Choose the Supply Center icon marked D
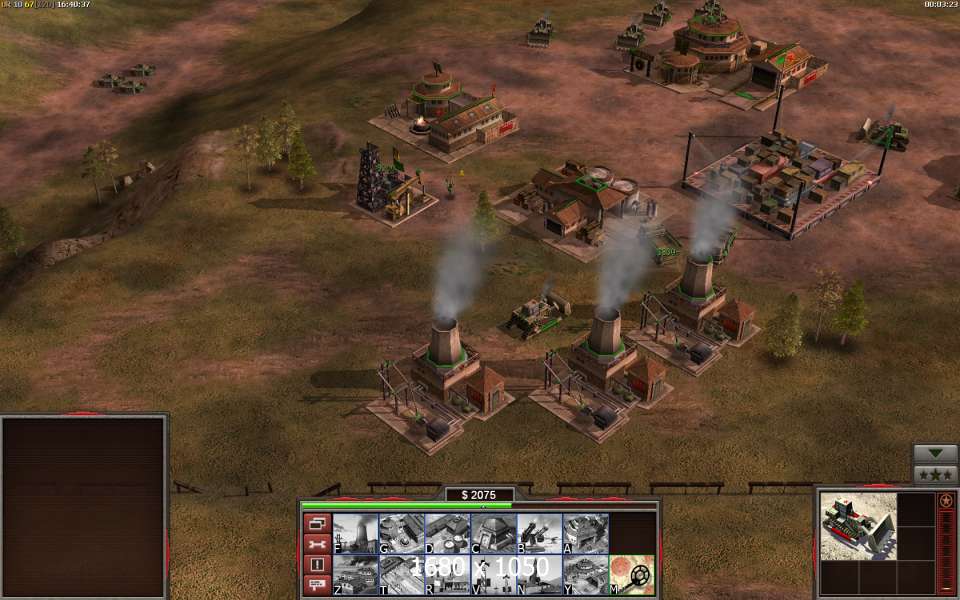The width and height of the screenshot is (960, 600). tap(447, 533)
